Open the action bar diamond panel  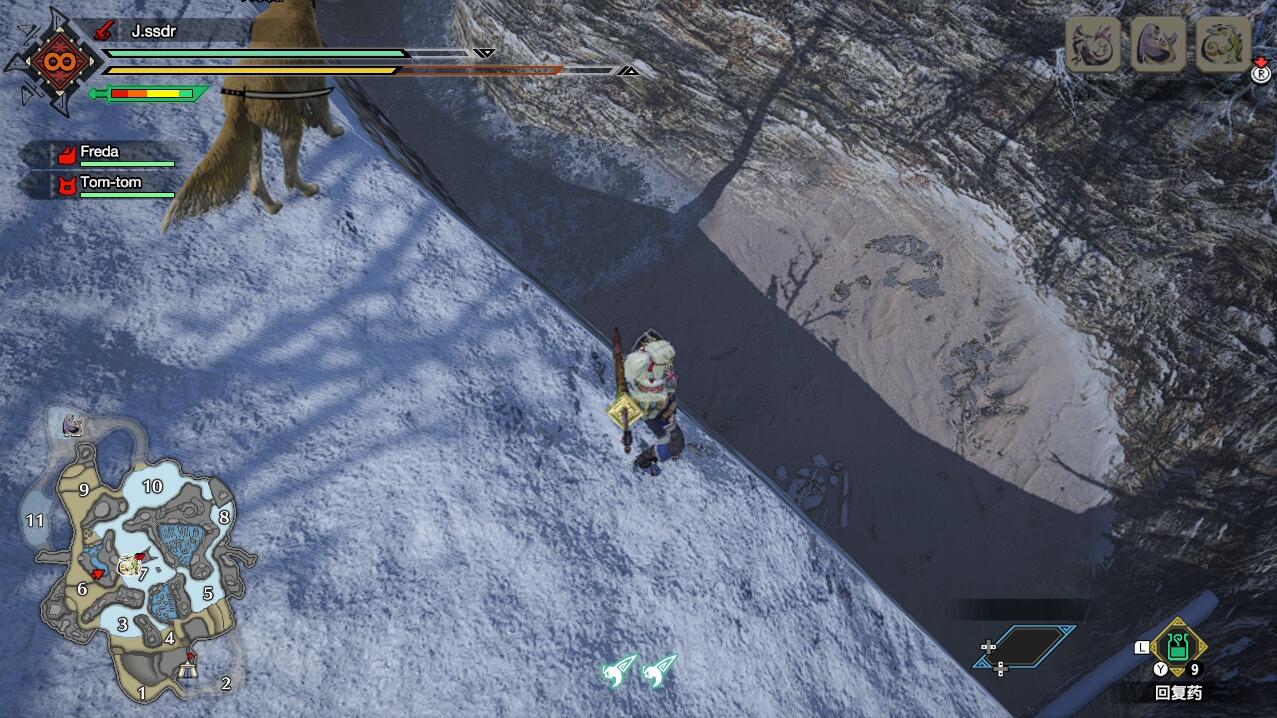click(x=1025, y=647)
